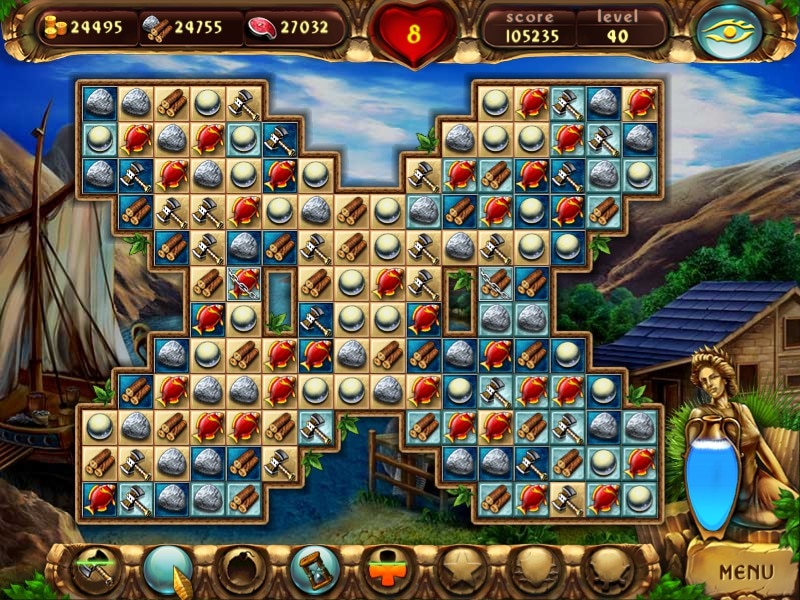Screen dimensions: 800x600
Task: Select the chained red fish tile
Action: click(244, 283)
